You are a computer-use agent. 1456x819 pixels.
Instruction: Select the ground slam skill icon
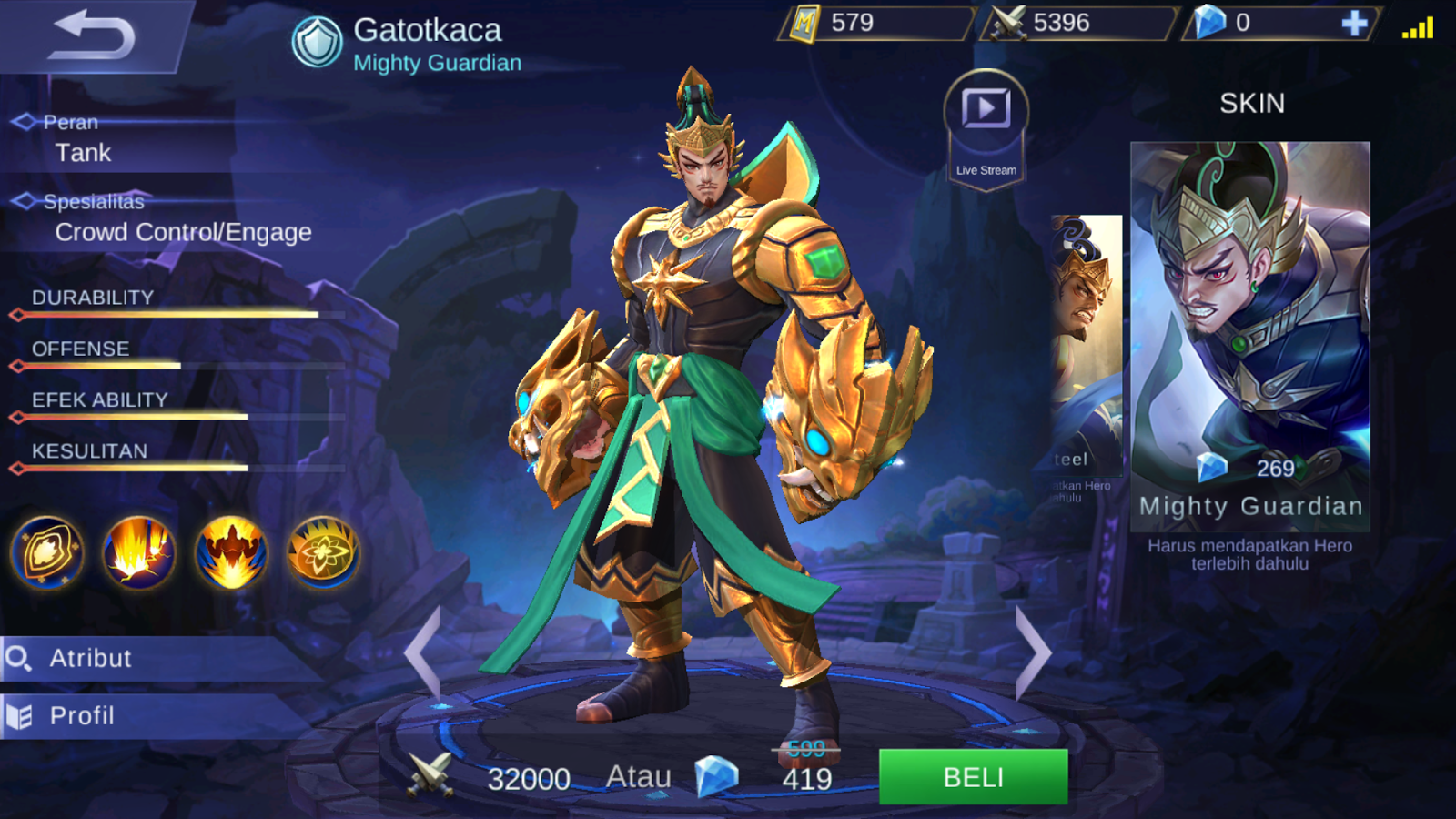click(x=139, y=555)
